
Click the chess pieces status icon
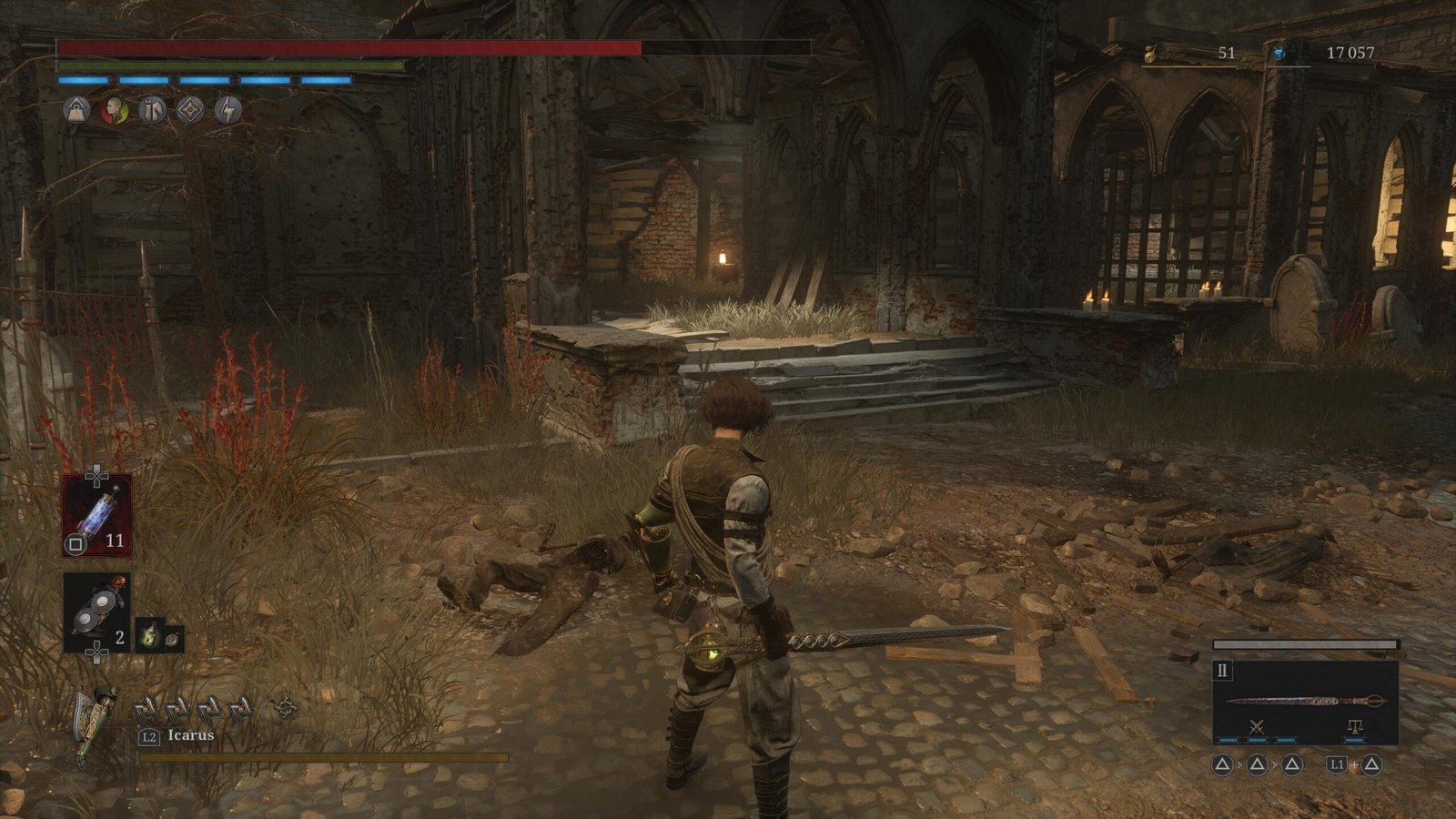(152, 111)
